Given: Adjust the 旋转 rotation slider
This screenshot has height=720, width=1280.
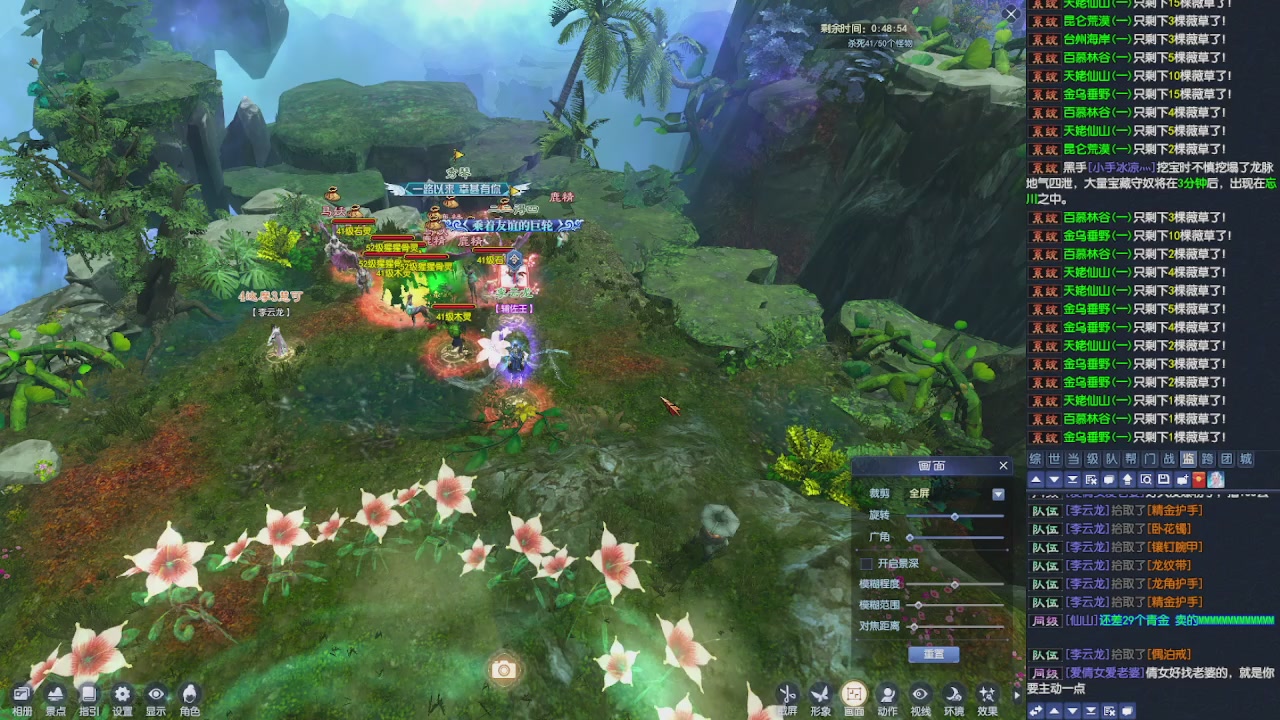Looking at the screenshot, I should [955, 516].
